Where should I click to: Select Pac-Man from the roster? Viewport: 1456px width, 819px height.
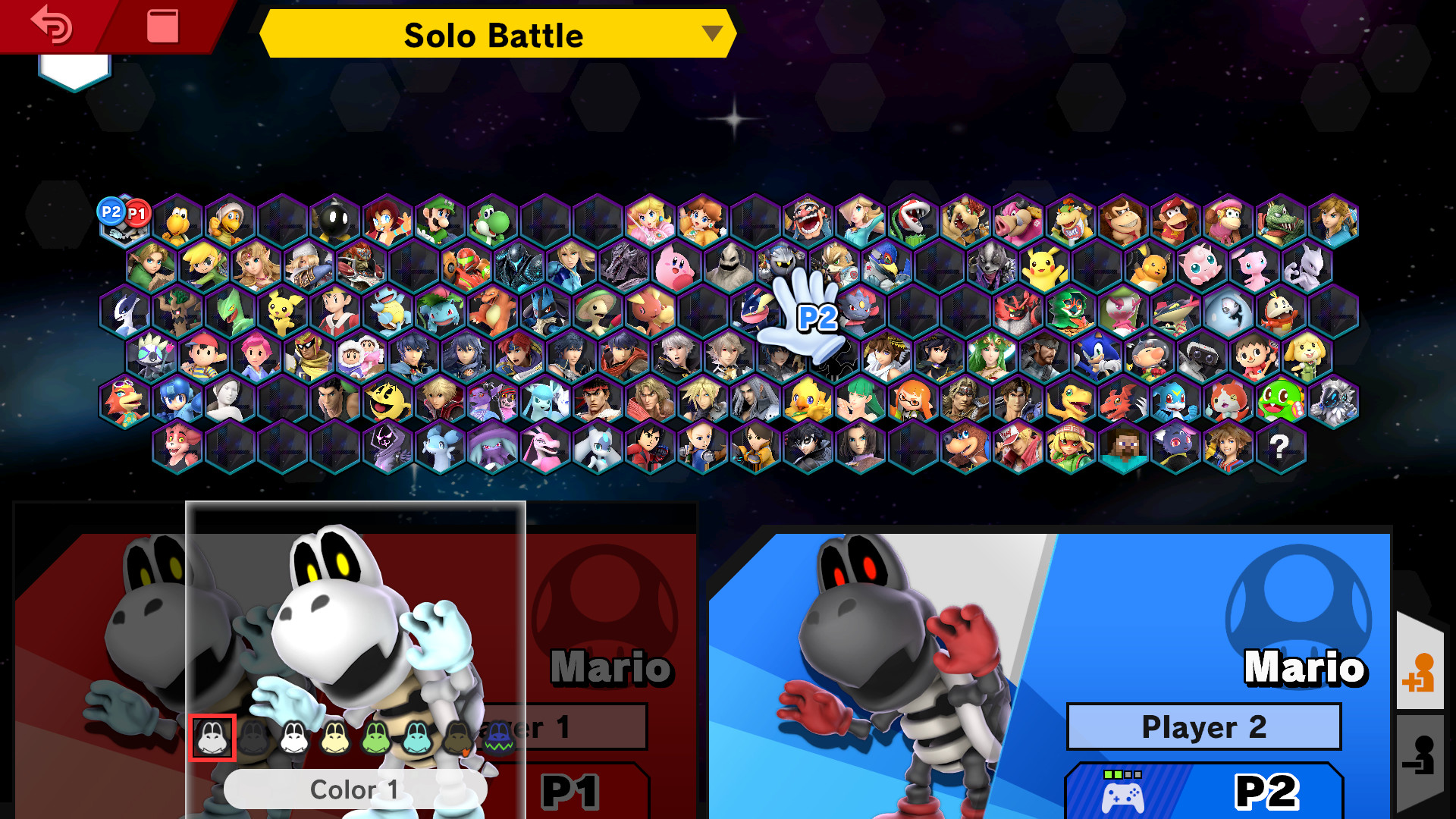coord(388,398)
